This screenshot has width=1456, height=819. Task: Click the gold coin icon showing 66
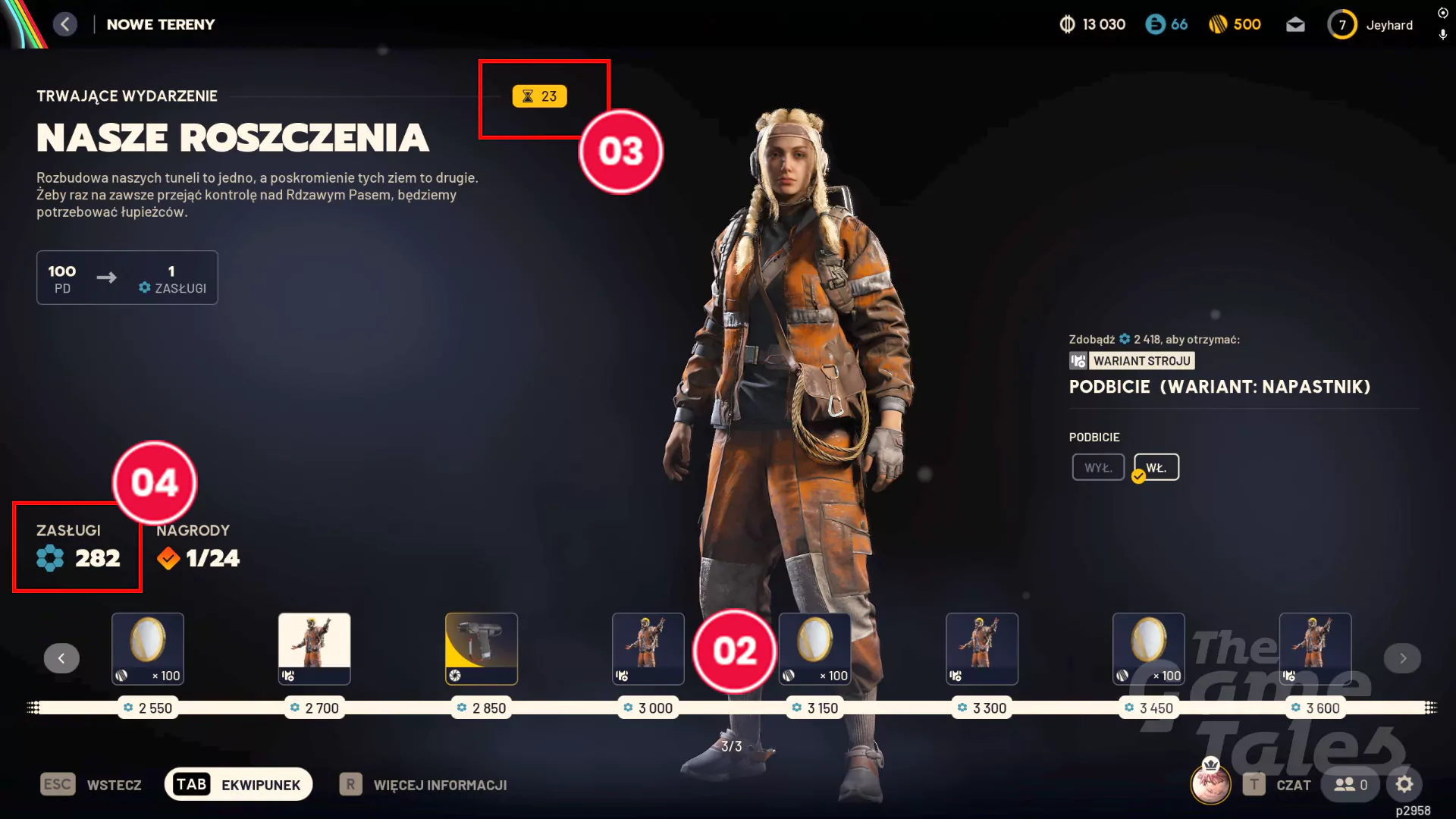(1155, 24)
